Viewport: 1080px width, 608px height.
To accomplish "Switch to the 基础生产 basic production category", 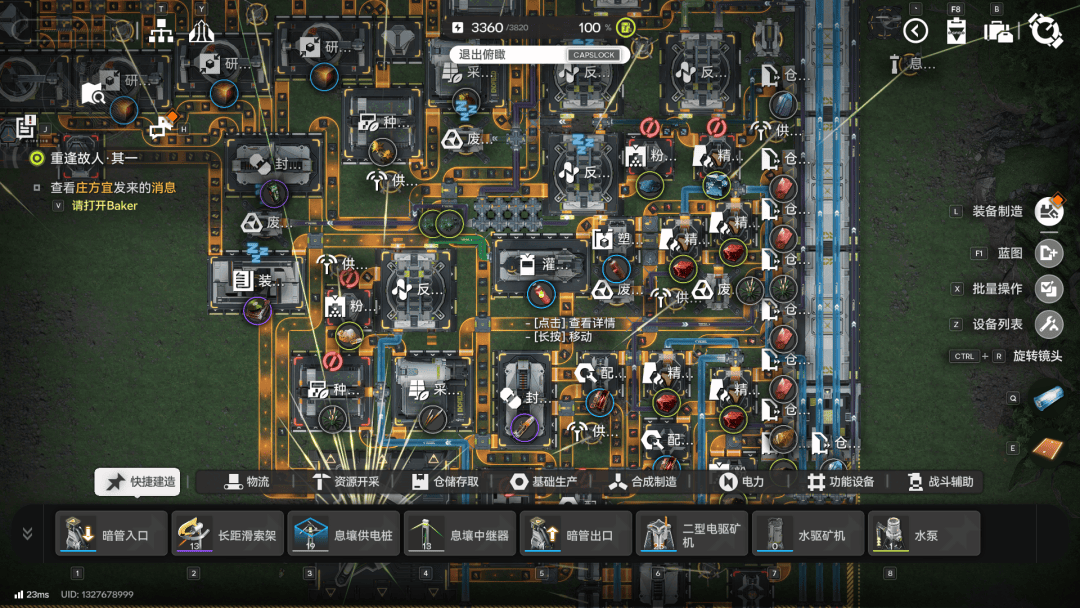I will 544,482.
